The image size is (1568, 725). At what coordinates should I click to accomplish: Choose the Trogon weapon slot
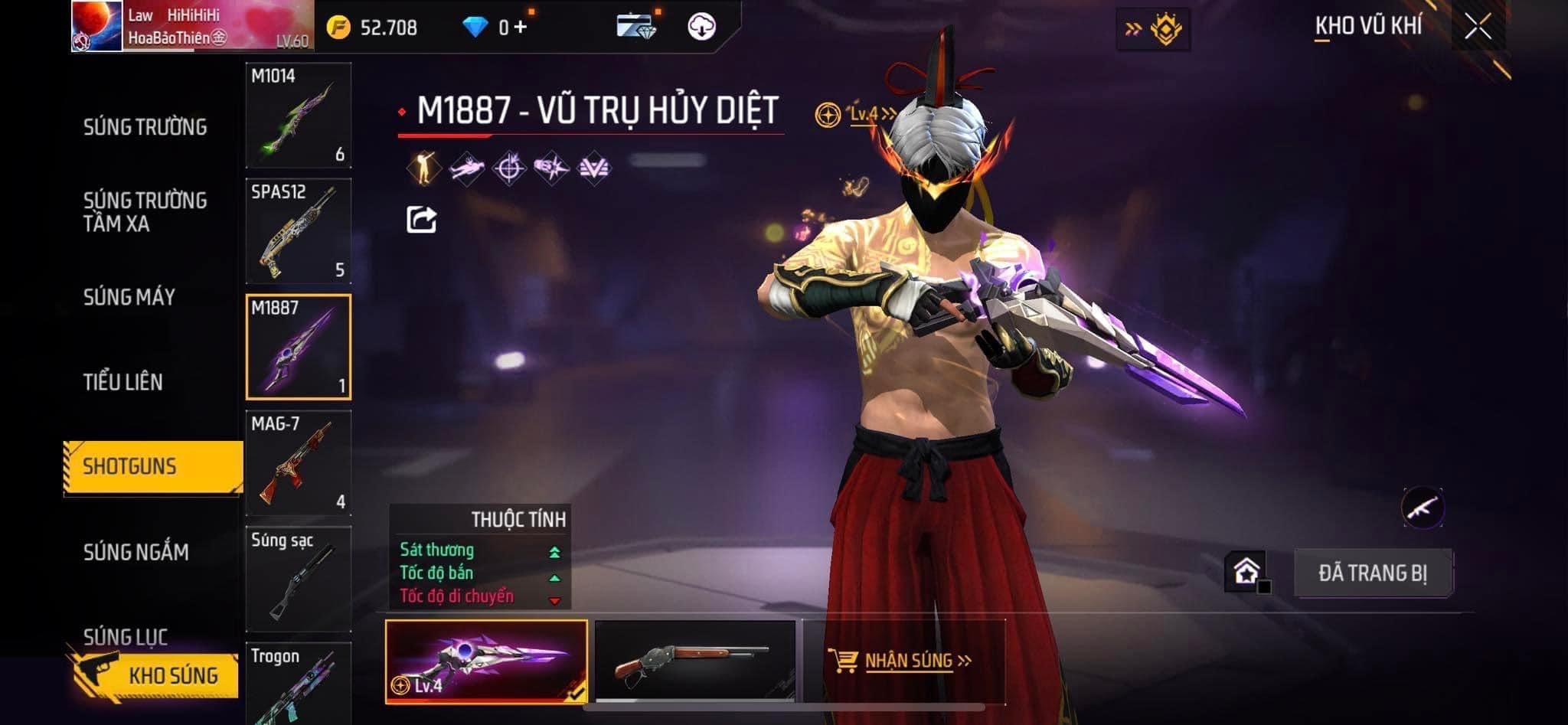(298, 685)
